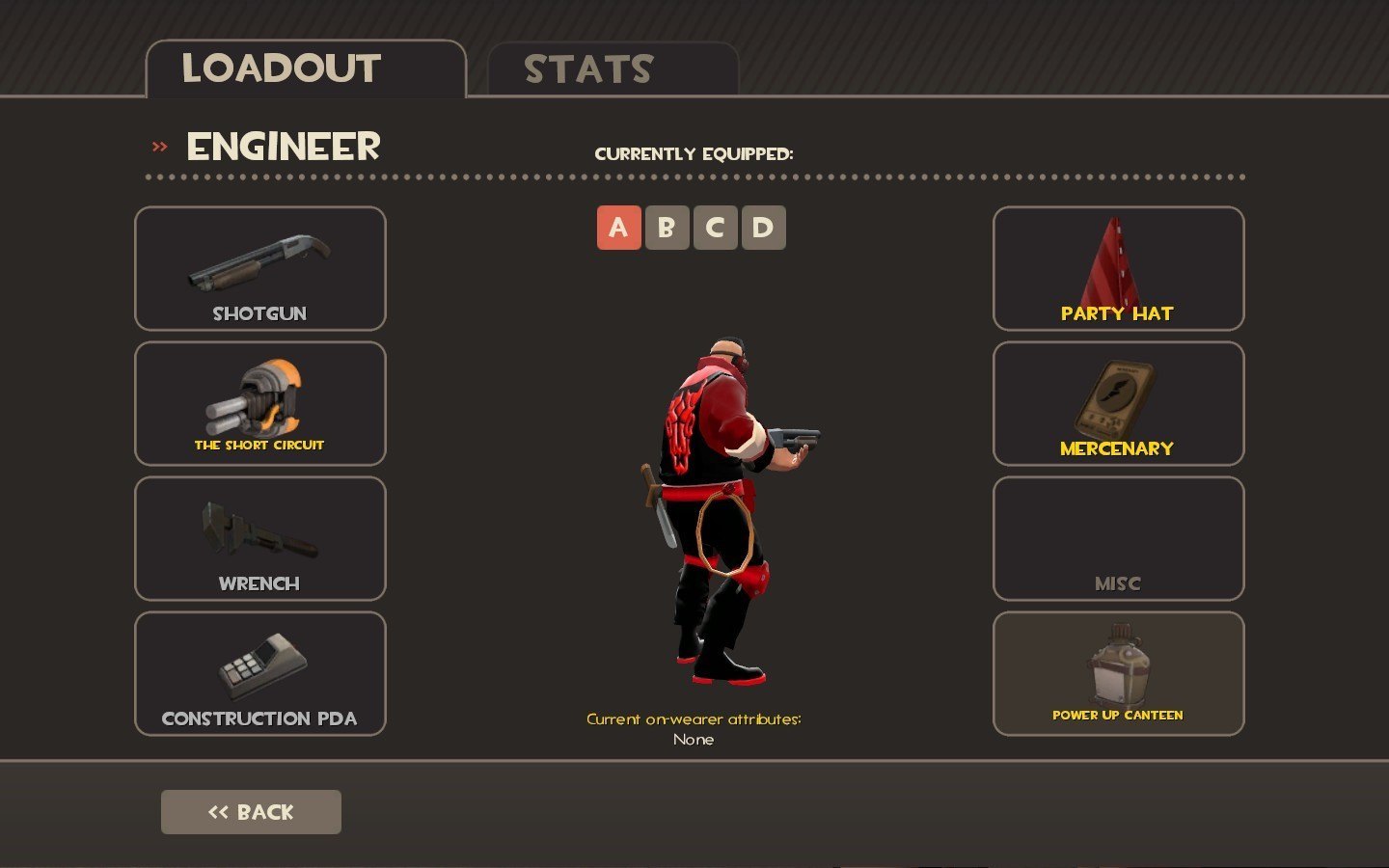
Task: Pick an item for the empty Misc slot
Action: click(1118, 539)
